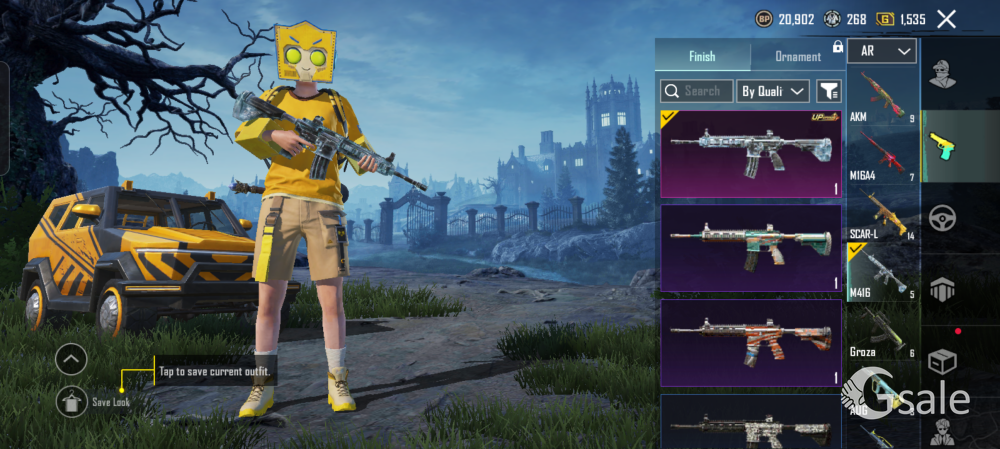The image size is (1000, 449).
Task: Open the Ornament tab
Action: (798, 57)
